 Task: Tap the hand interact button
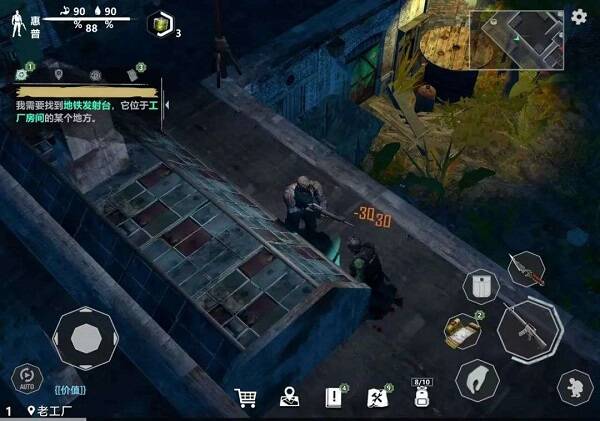point(477,380)
